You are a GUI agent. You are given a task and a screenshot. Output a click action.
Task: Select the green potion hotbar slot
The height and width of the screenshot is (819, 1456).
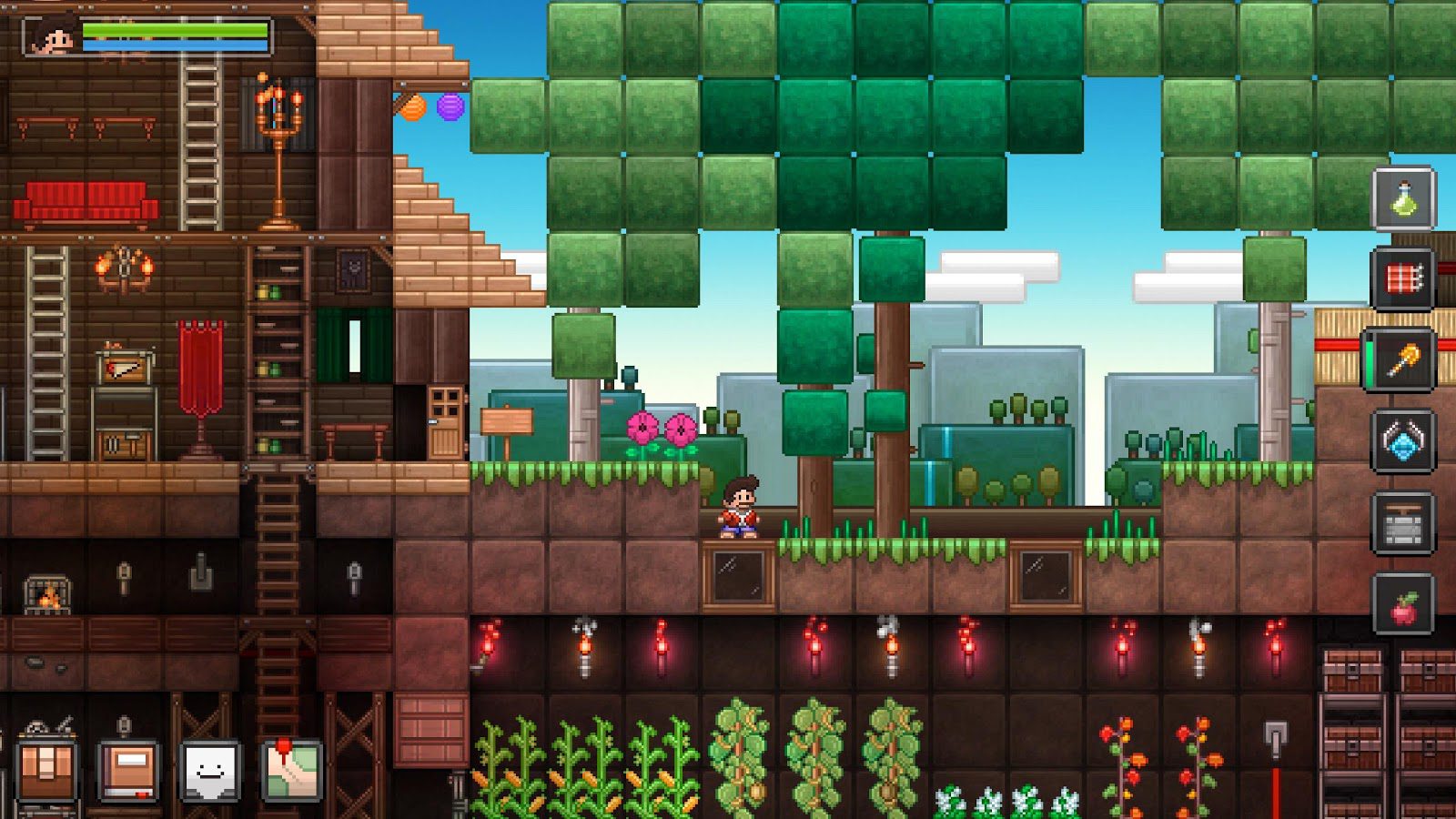point(1403,197)
